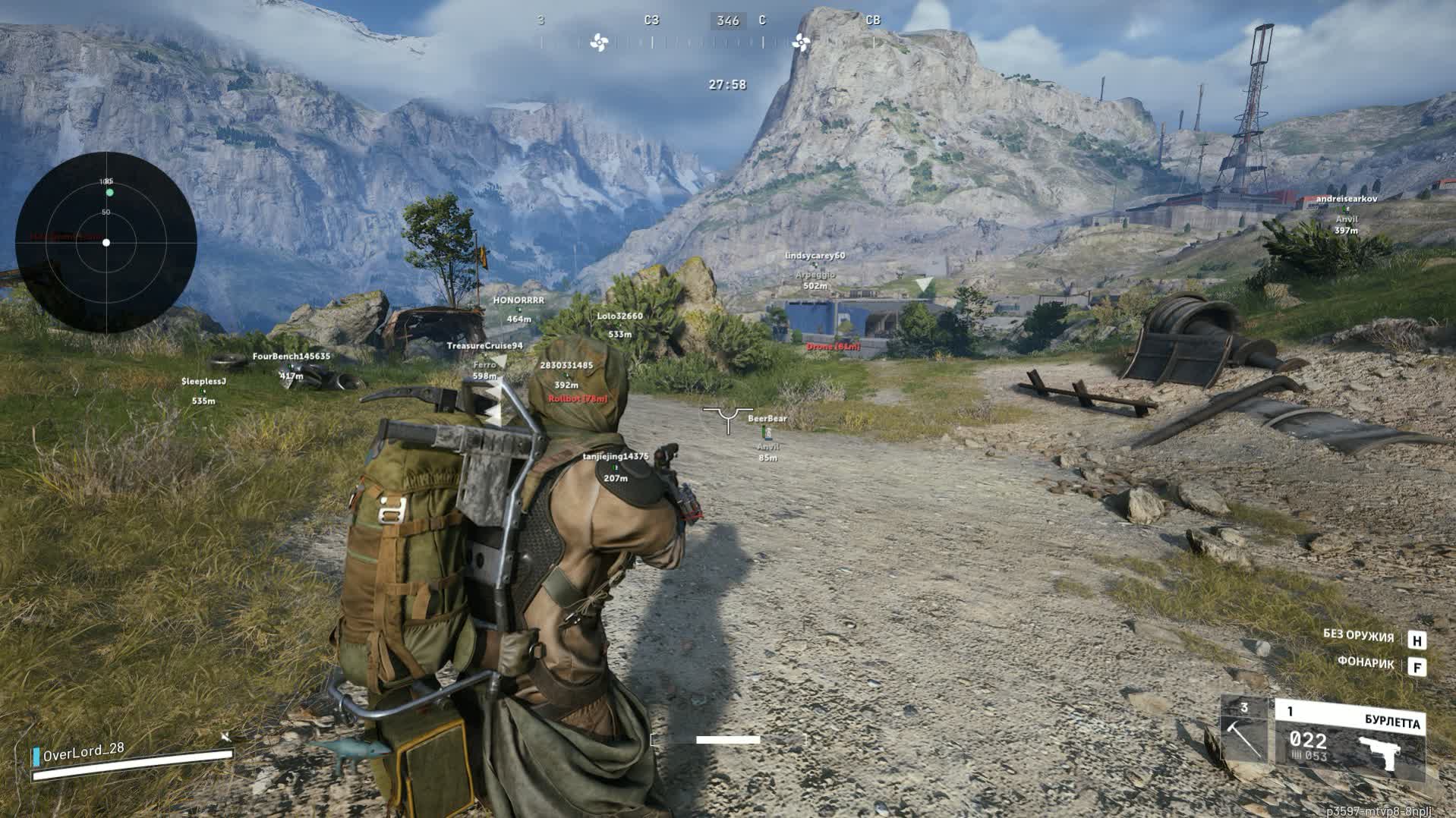Screen dimensions: 1456x818
Task: Select the andreisearkov player marker
Action: click(1346, 199)
